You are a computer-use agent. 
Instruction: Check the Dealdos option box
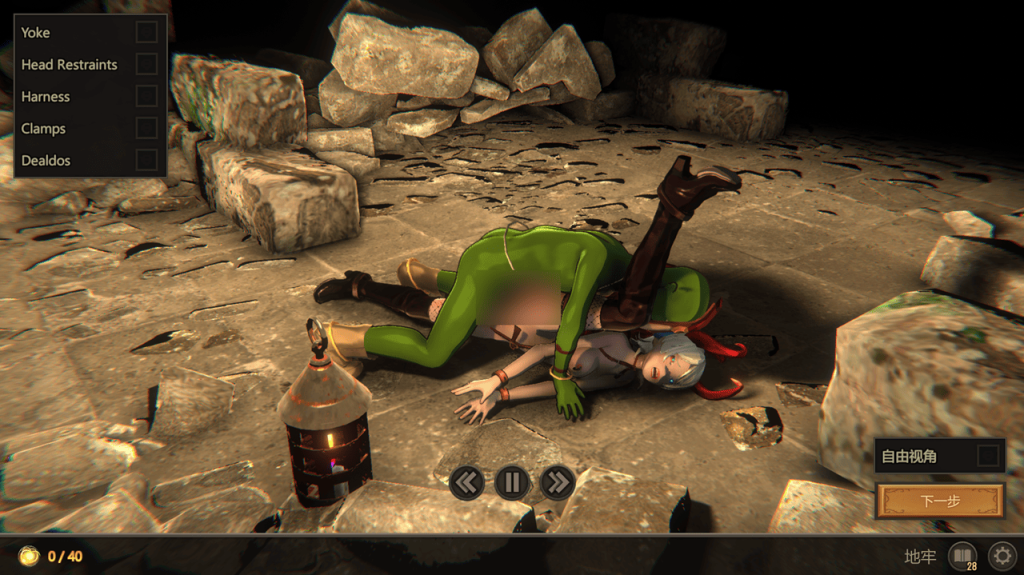tap(147, 160)
